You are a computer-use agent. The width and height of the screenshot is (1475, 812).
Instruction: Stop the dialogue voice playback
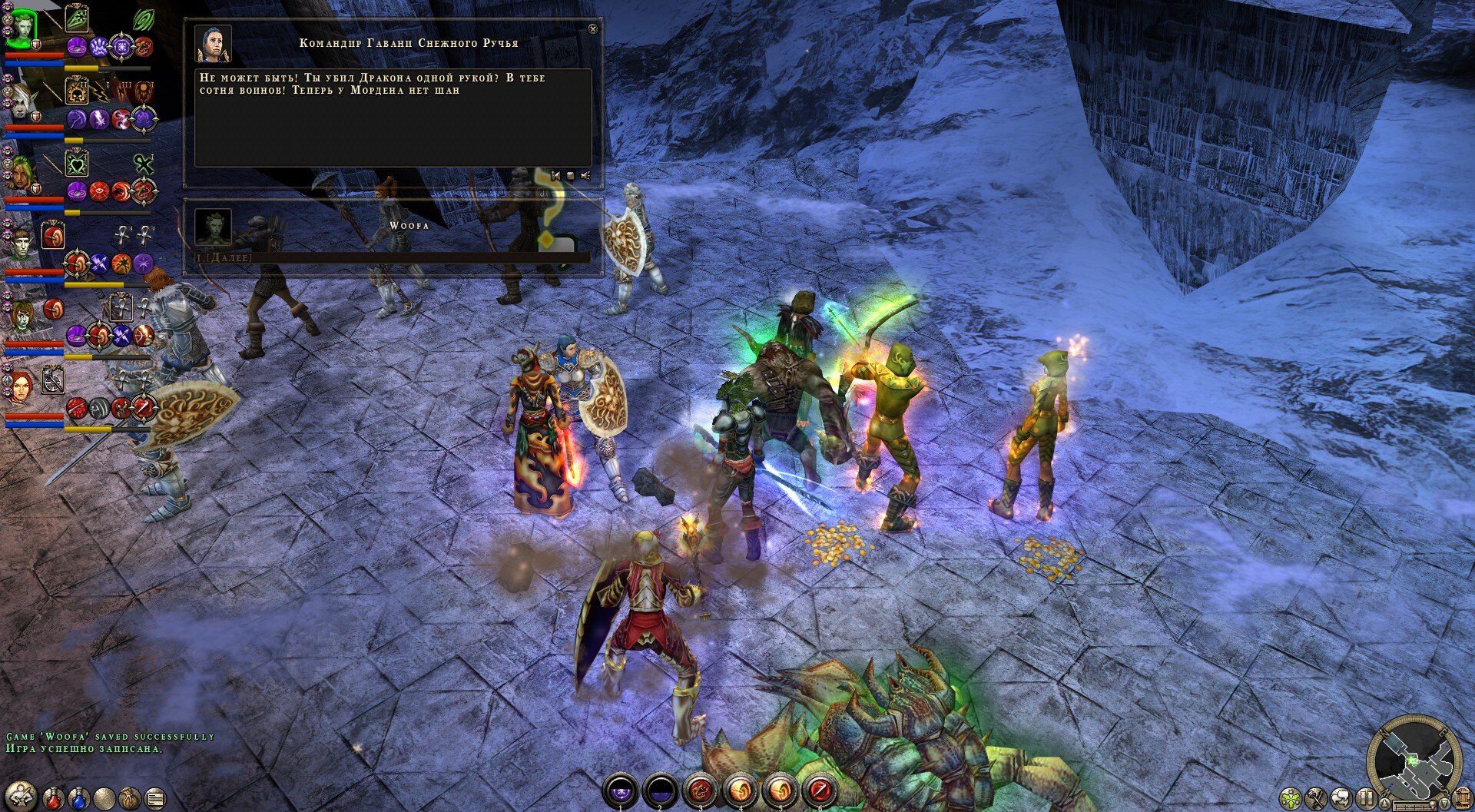pos(570,176)
